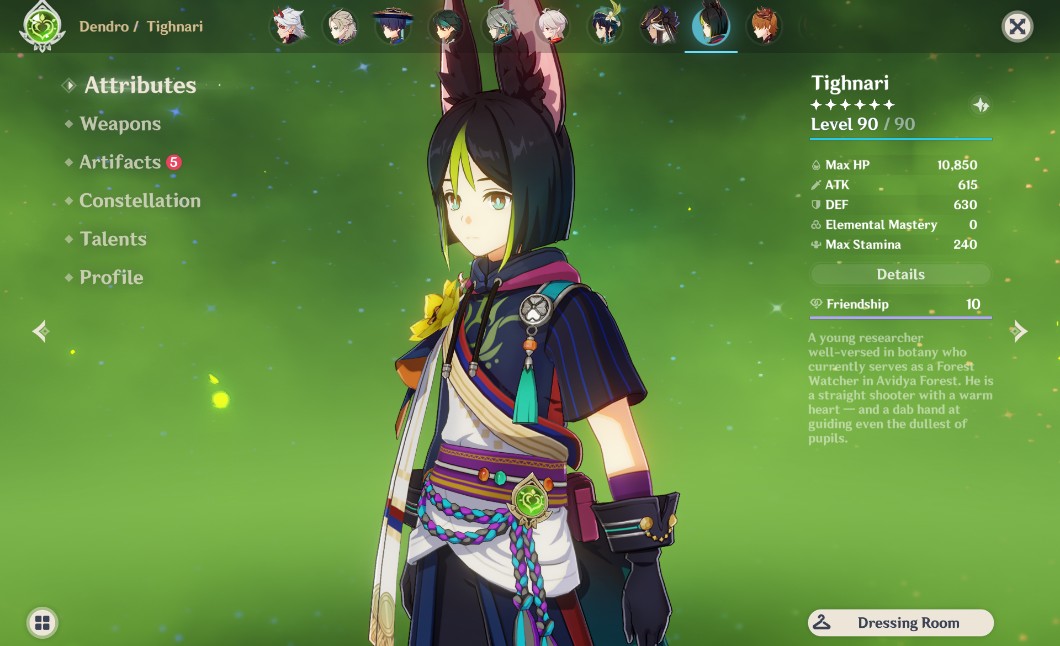Open the attribute Details panel
Viewport: 1060px width, 646px height.
(900, 274)
